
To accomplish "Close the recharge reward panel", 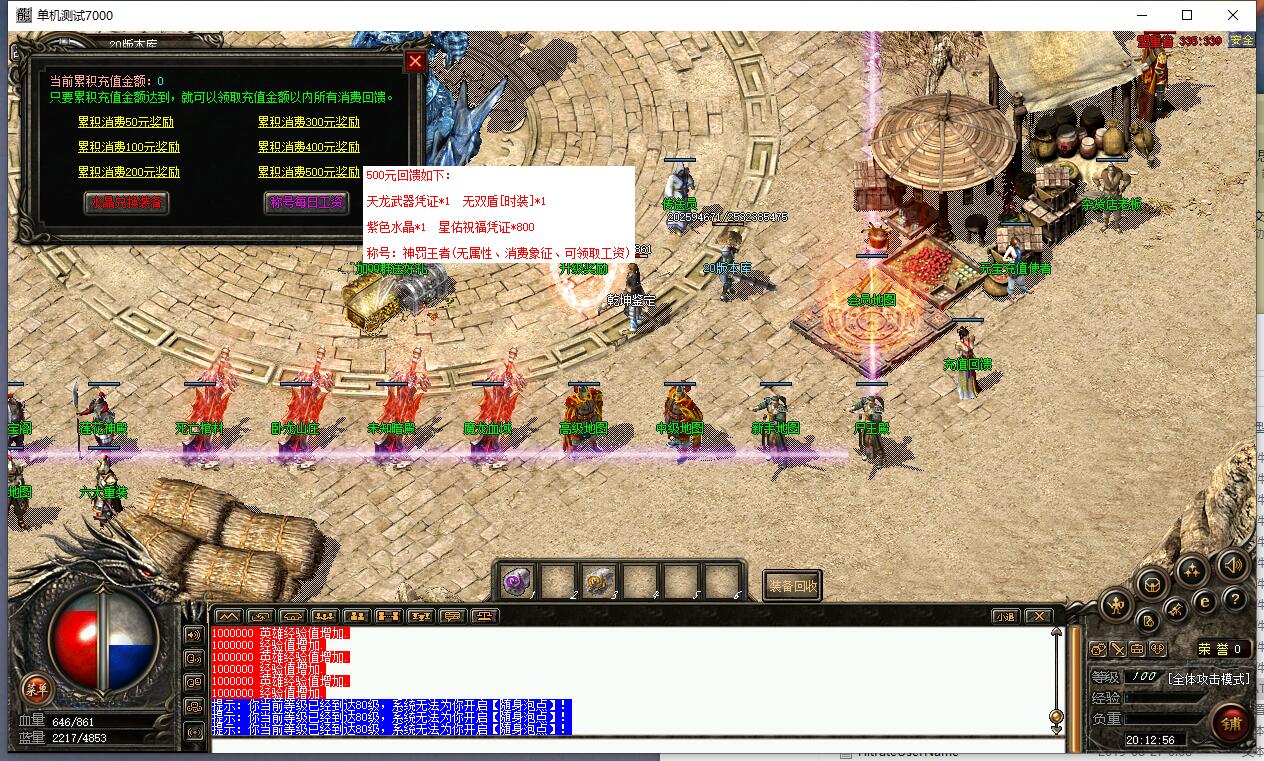I will [x=416, y=61].
